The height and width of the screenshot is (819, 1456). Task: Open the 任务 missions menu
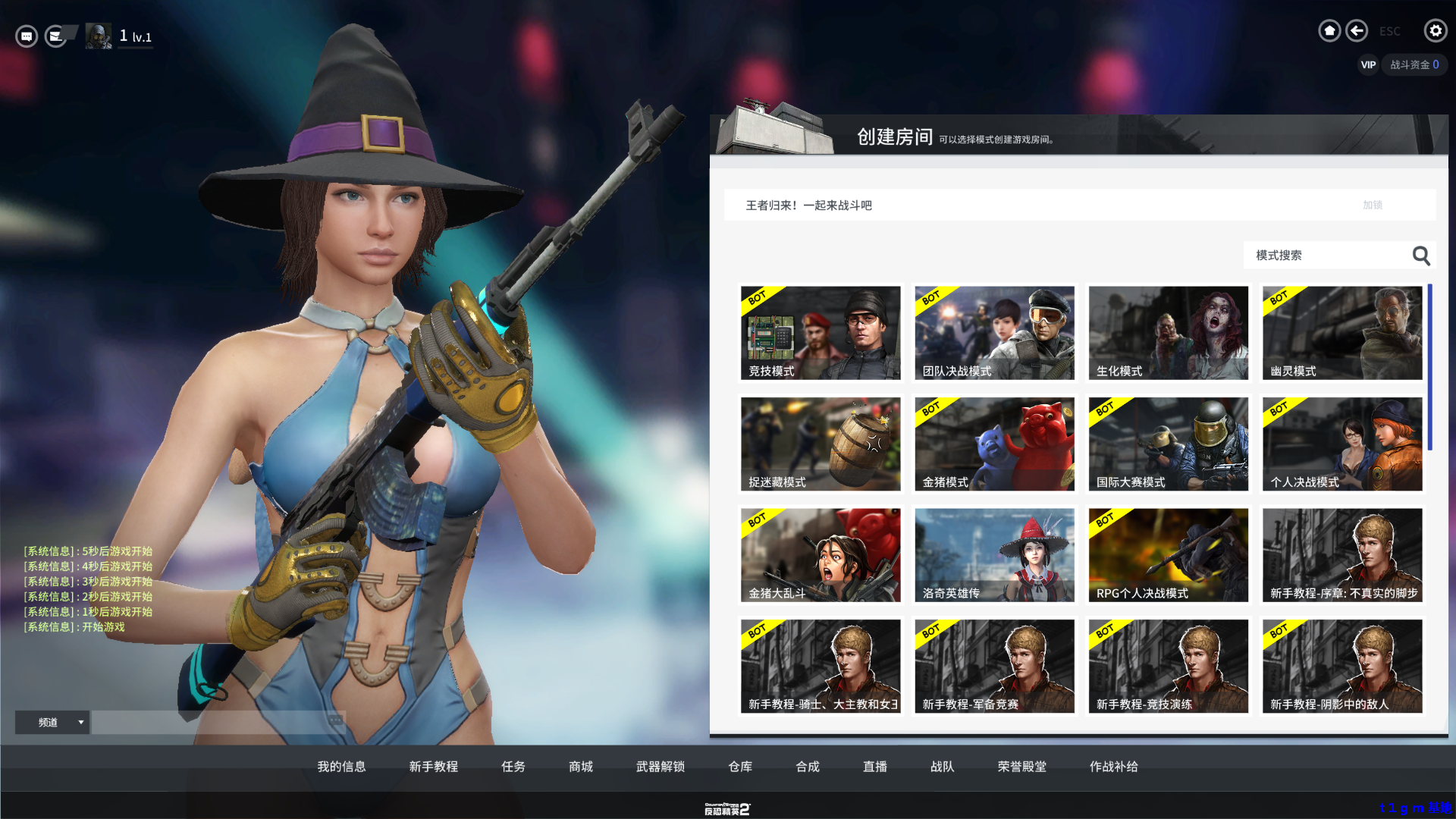[x=513, y=767]
